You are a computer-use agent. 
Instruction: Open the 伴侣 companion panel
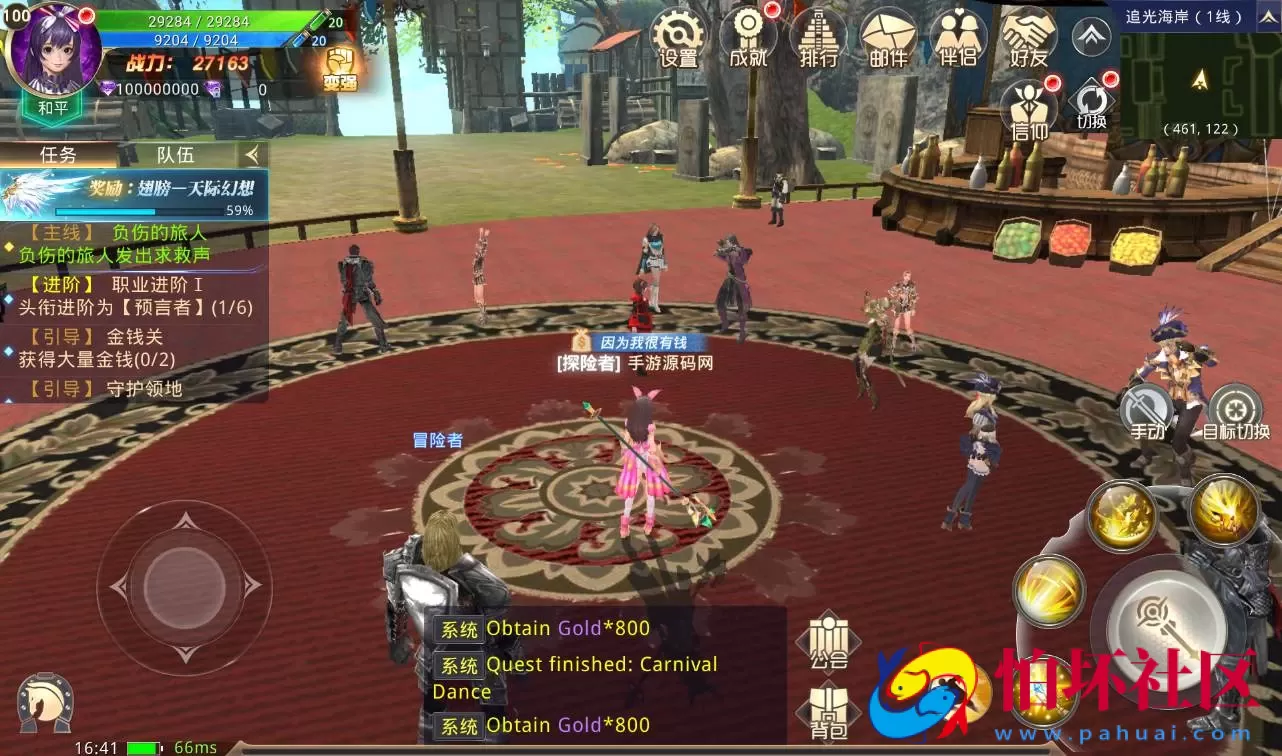(958, 38)
